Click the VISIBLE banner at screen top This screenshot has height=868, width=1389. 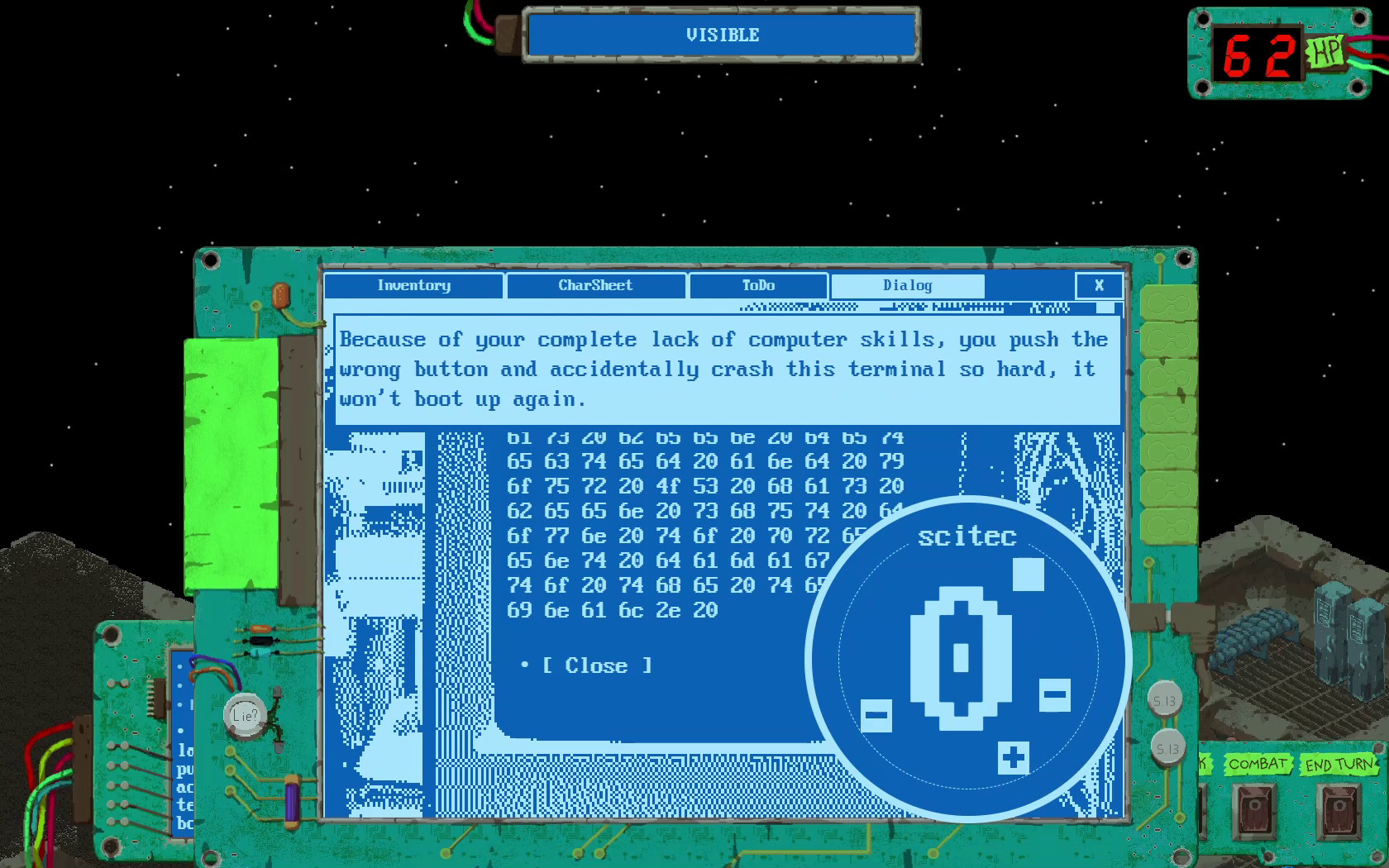click(x=721, y=35)
